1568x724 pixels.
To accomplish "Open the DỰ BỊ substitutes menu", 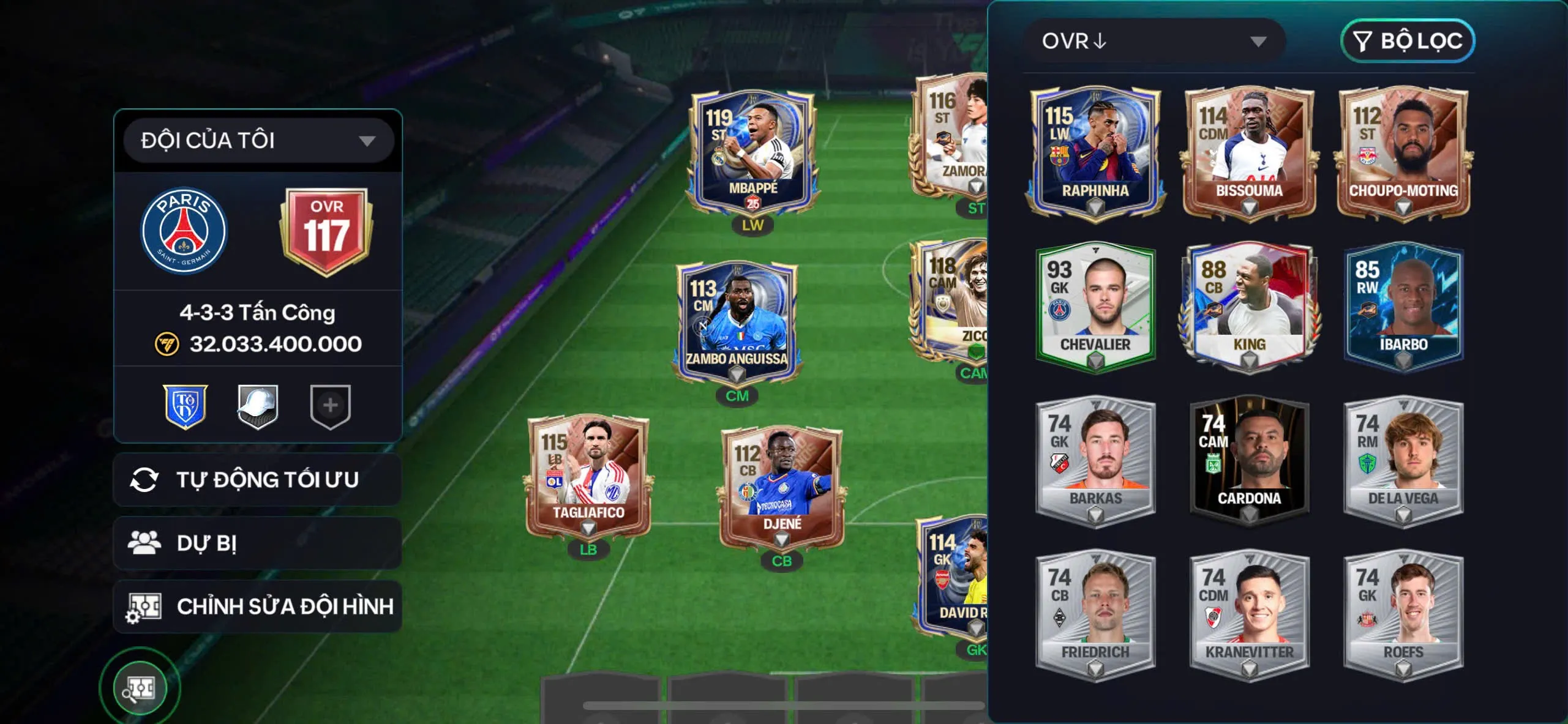I will click(258, 543).
